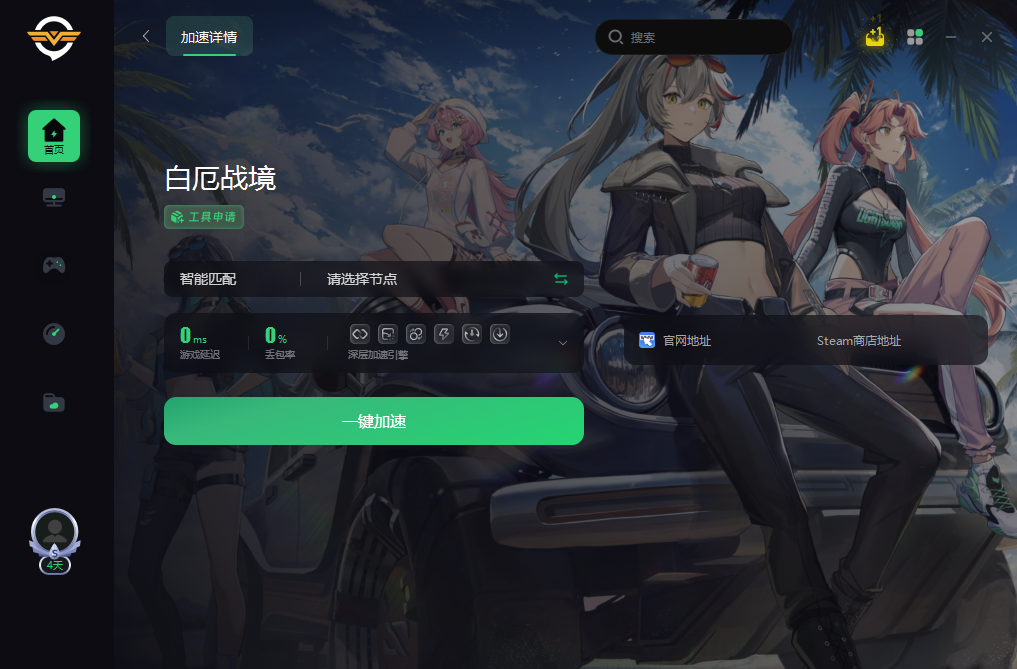Screen dimensions: 1017x669
Task: Choose the 智能匹配 matching mode
Action: click(x=209, y=279)
